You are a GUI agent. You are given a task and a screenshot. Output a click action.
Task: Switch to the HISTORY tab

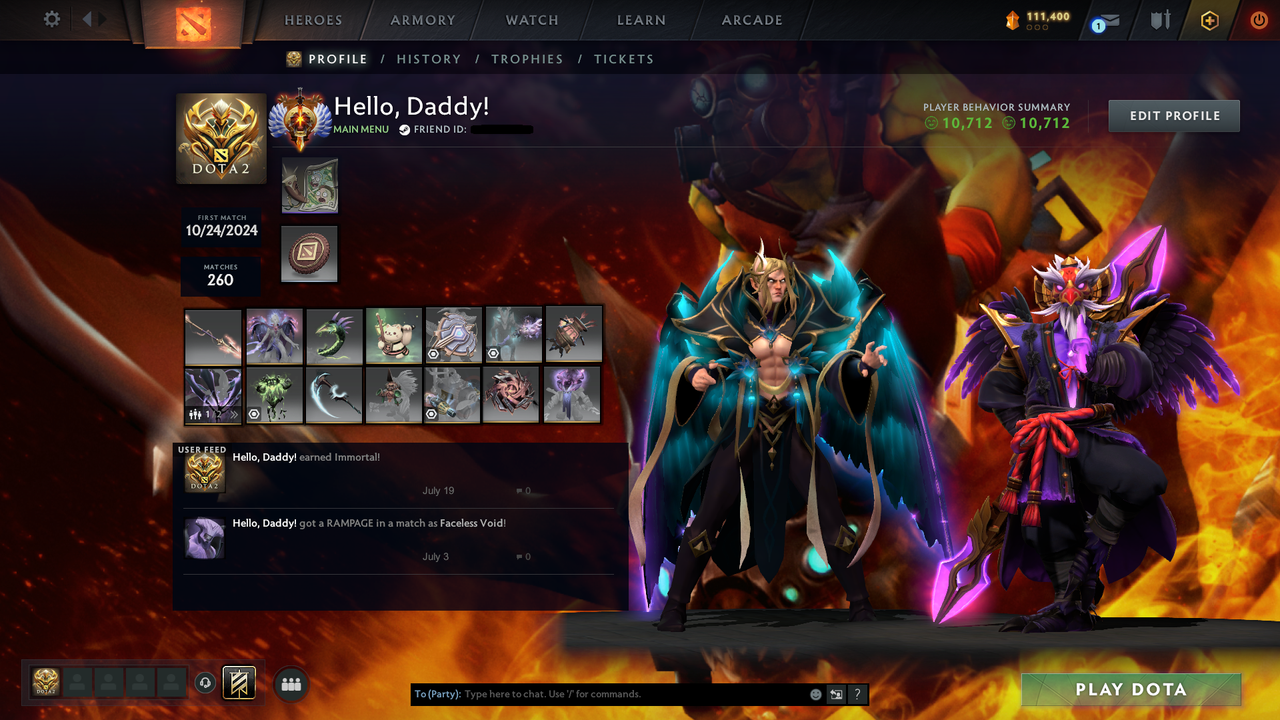429,59
